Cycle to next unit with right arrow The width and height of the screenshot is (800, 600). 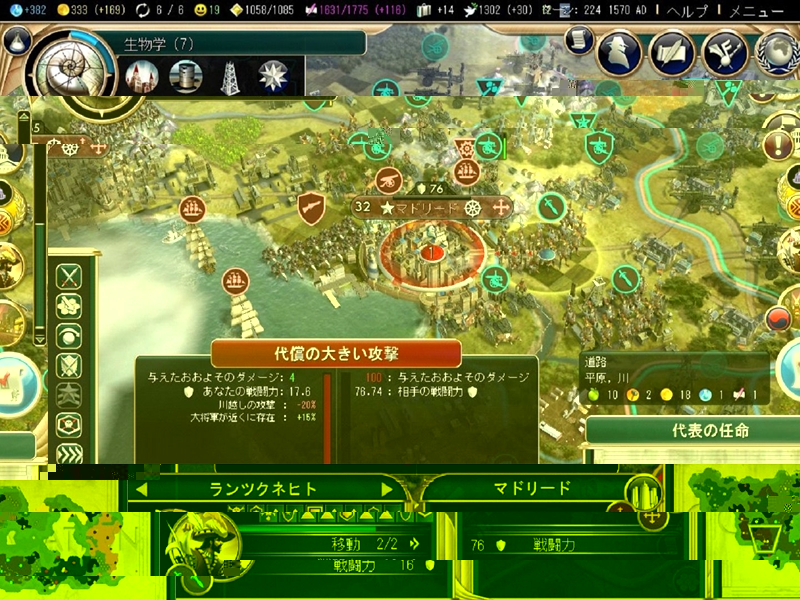click(387, 489)
